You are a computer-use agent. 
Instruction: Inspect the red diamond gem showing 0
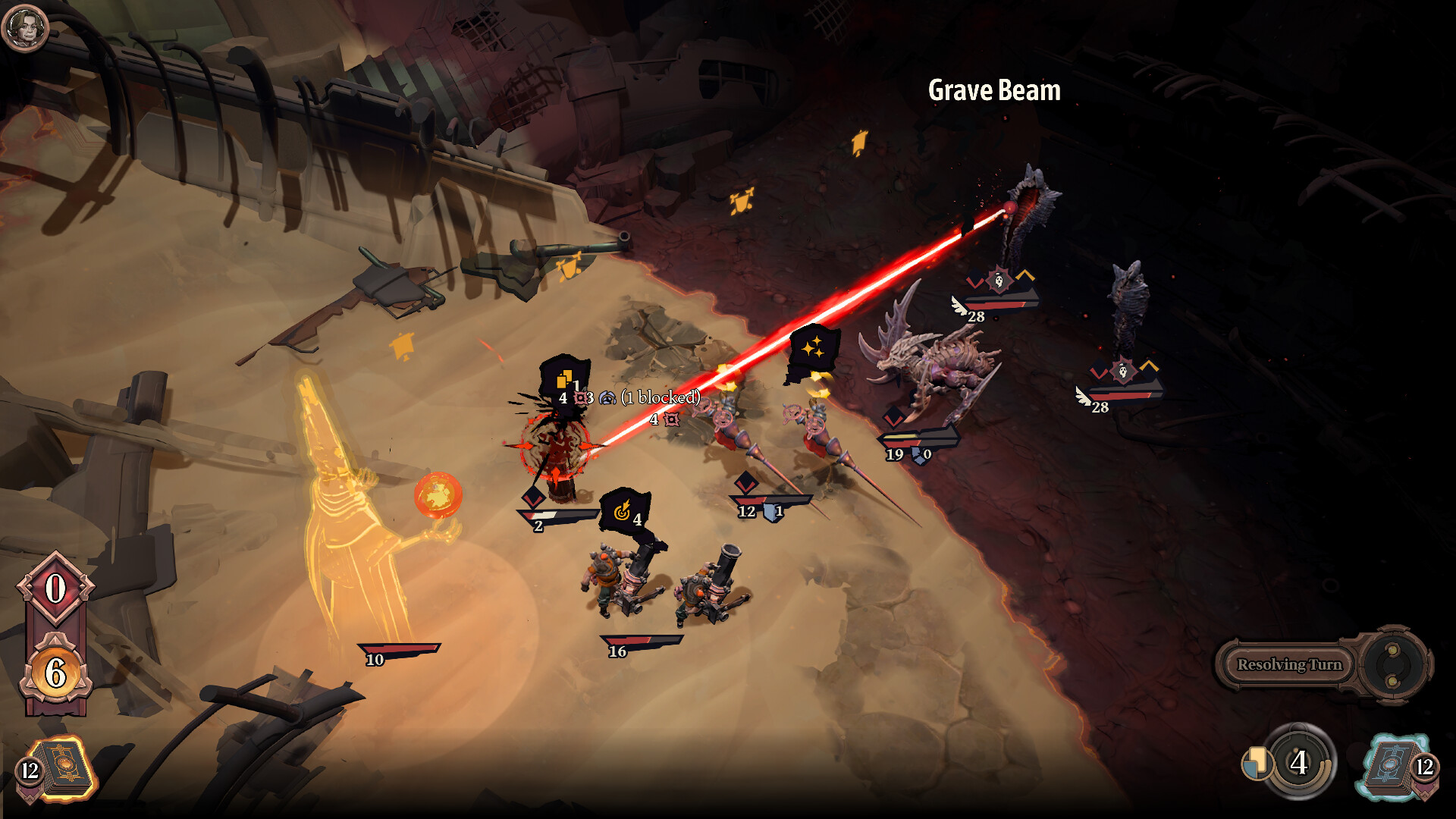[x=55, y=589]
